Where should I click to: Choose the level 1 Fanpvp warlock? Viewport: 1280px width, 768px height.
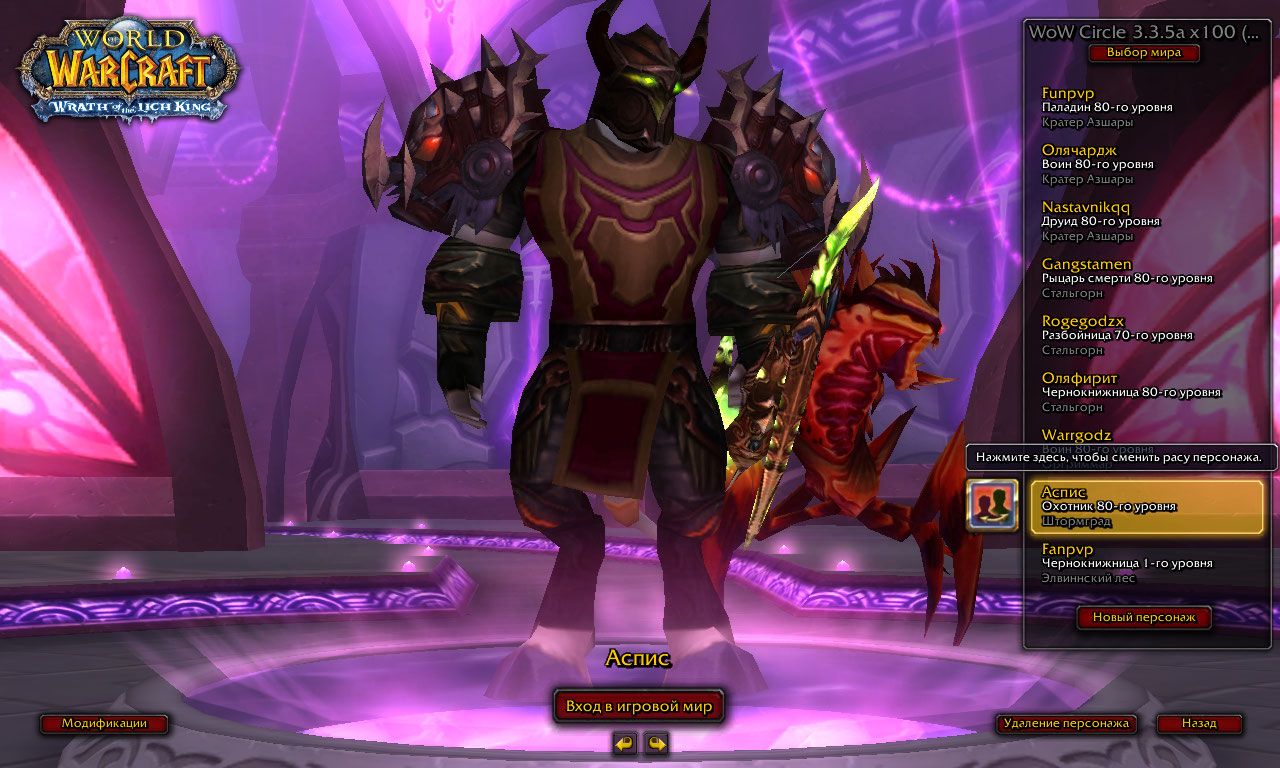pos(1140,563)
